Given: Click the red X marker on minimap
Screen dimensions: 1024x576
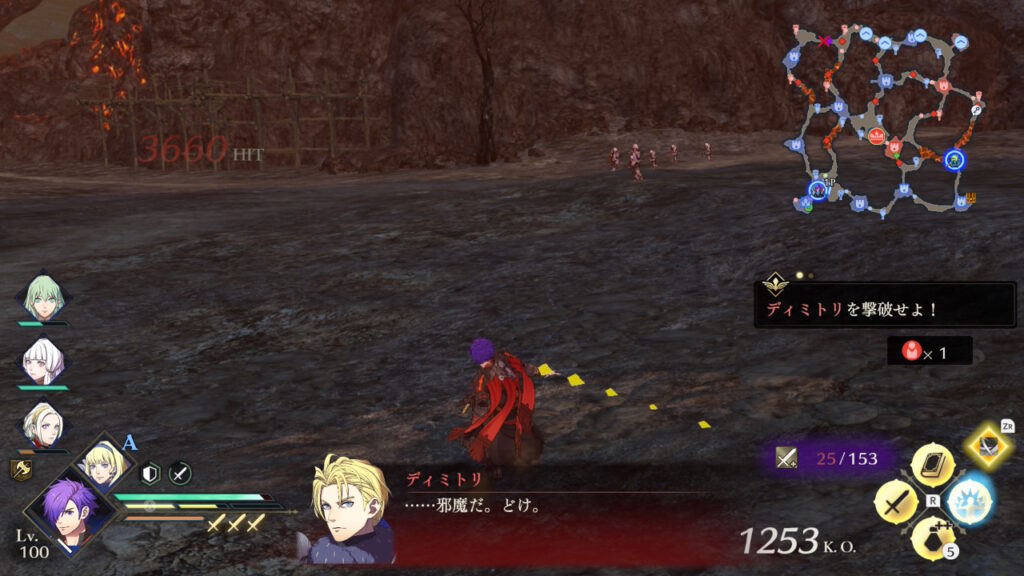Looking at the screenshot, I should [x=825, y=42].
